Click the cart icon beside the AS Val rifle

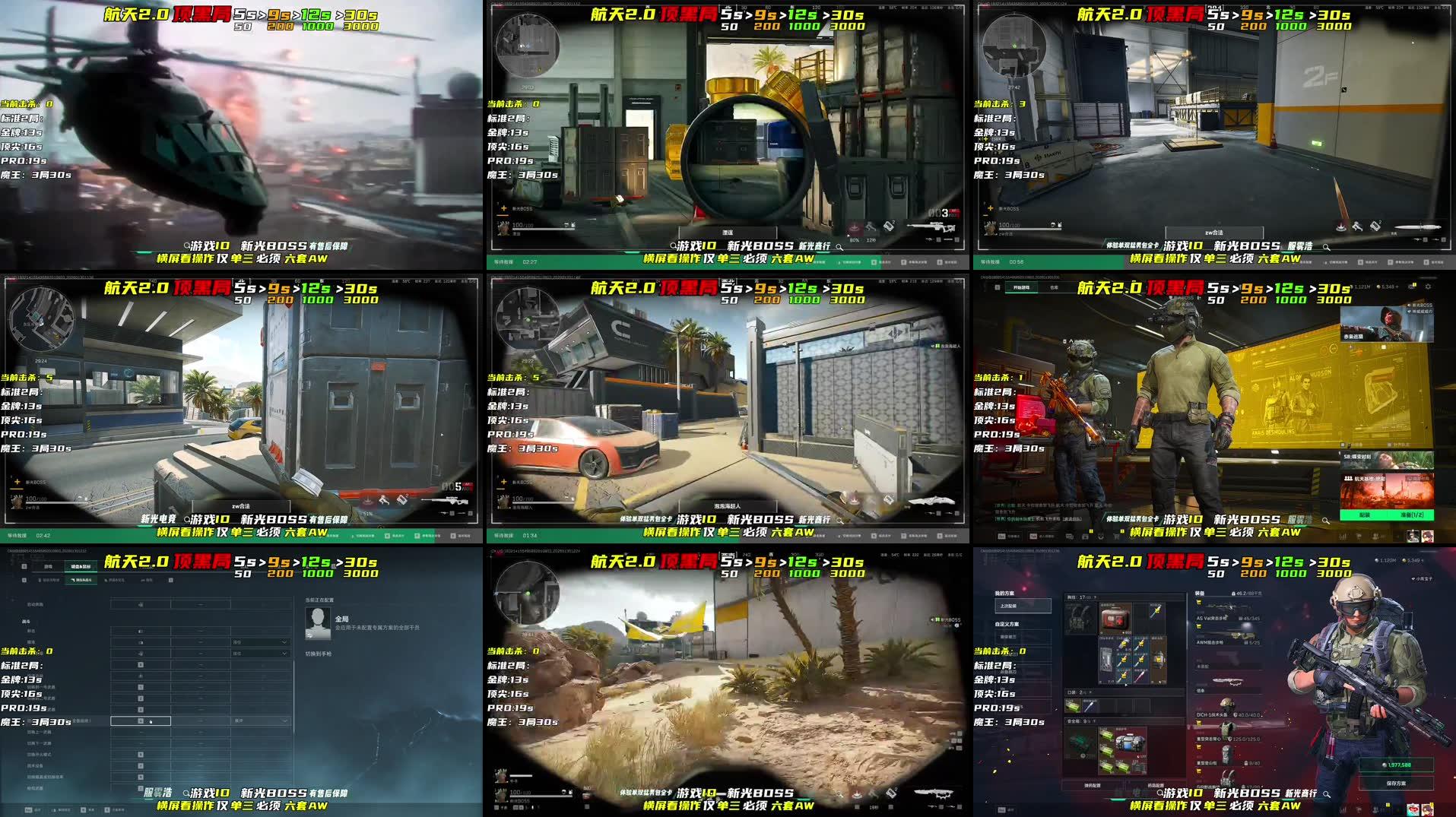[x=1199, y=602]
